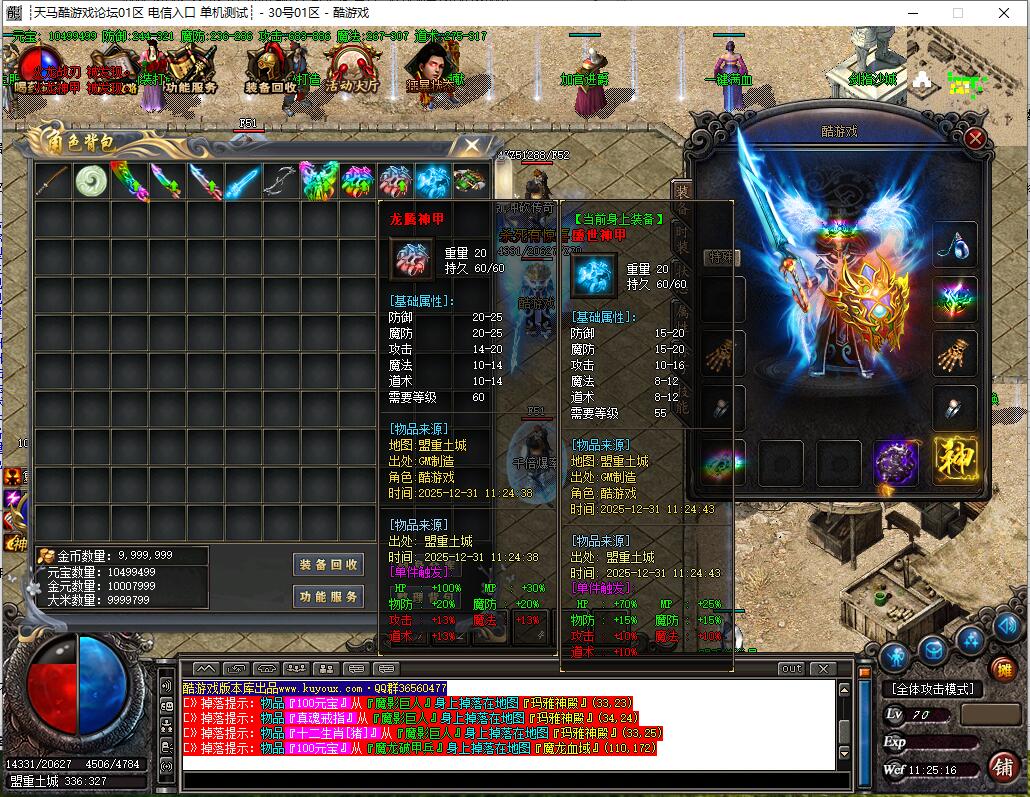Select the glowing blue sword in bag

pyautogui.click(x=242, y=181)
